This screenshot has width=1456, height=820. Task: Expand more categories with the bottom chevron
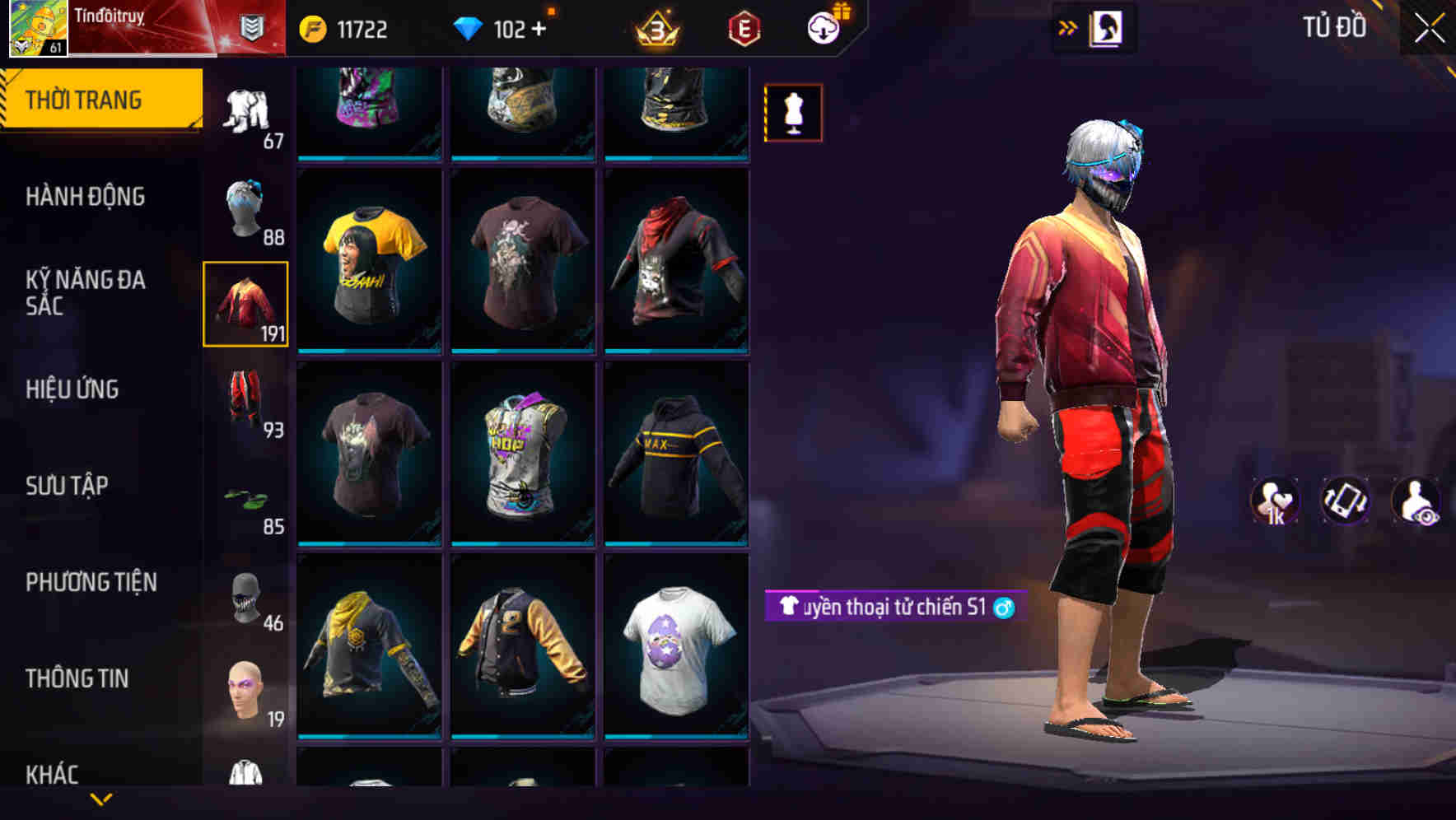pyautogui.click(x=102, y=801)
